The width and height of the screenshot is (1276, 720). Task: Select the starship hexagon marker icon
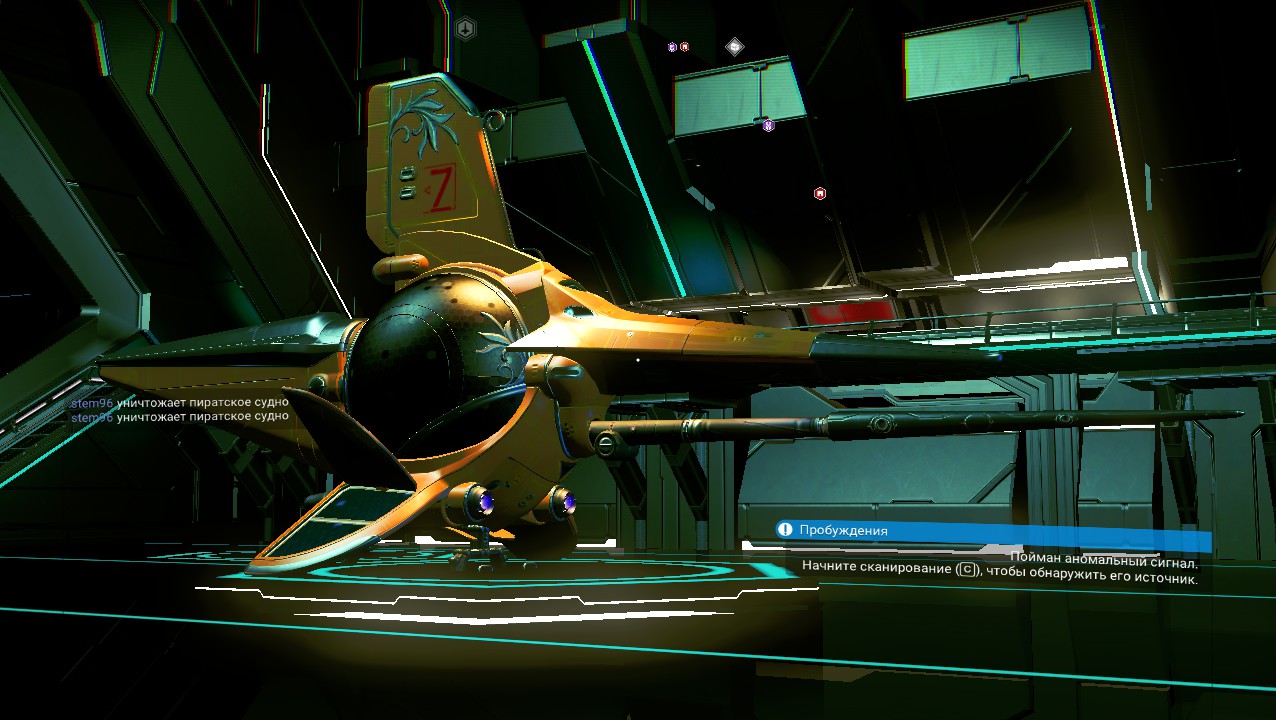pyautogui.click(x=465, y=28)
